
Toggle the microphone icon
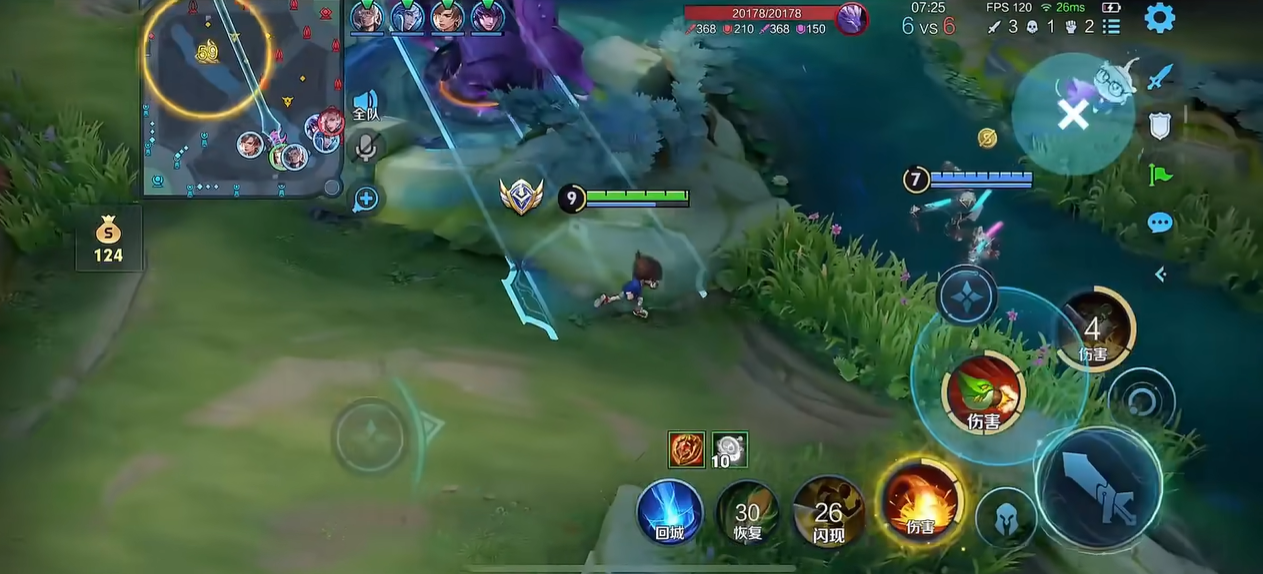pos(366,149)
